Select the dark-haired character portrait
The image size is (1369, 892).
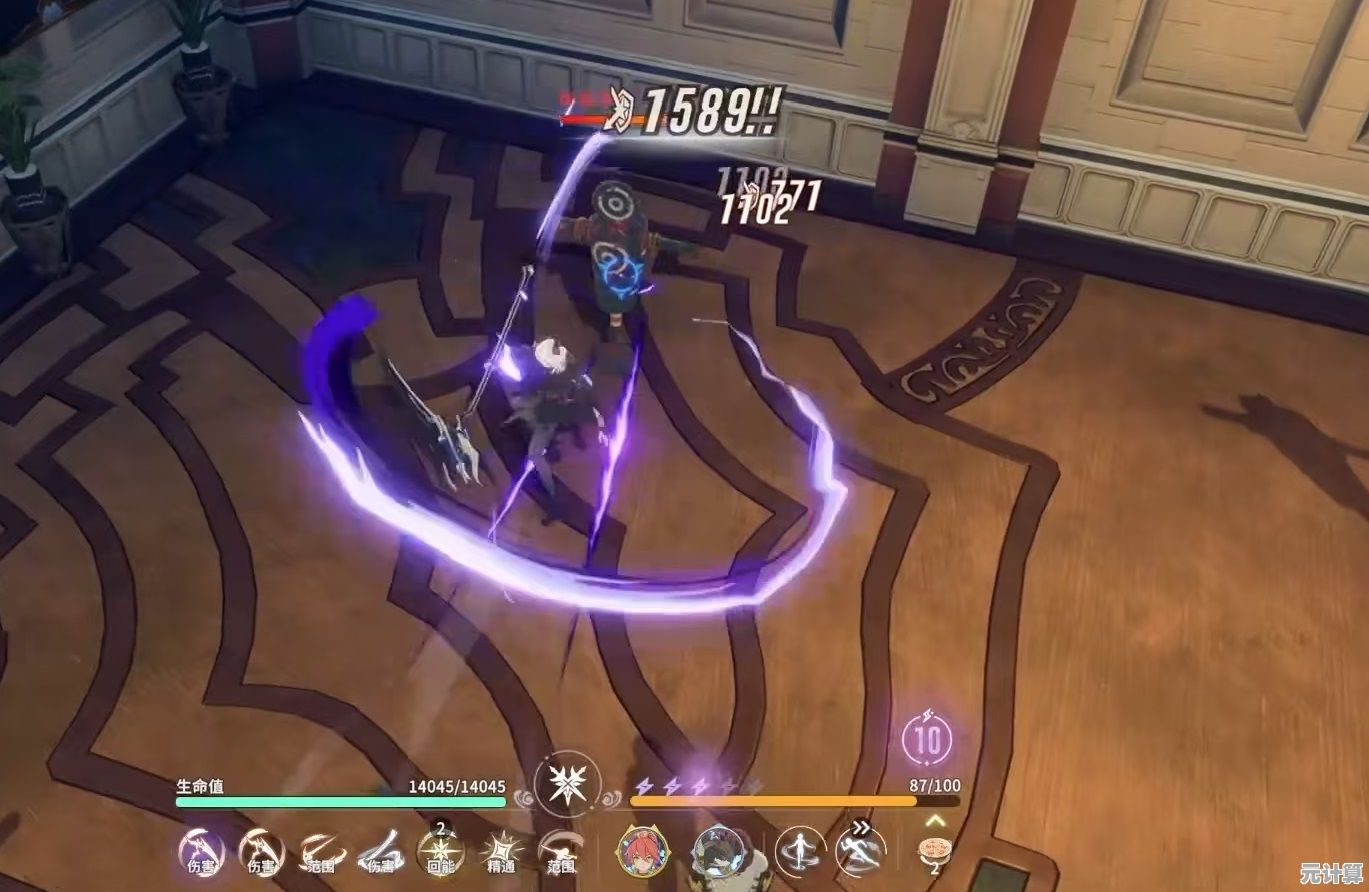point(717,852)
